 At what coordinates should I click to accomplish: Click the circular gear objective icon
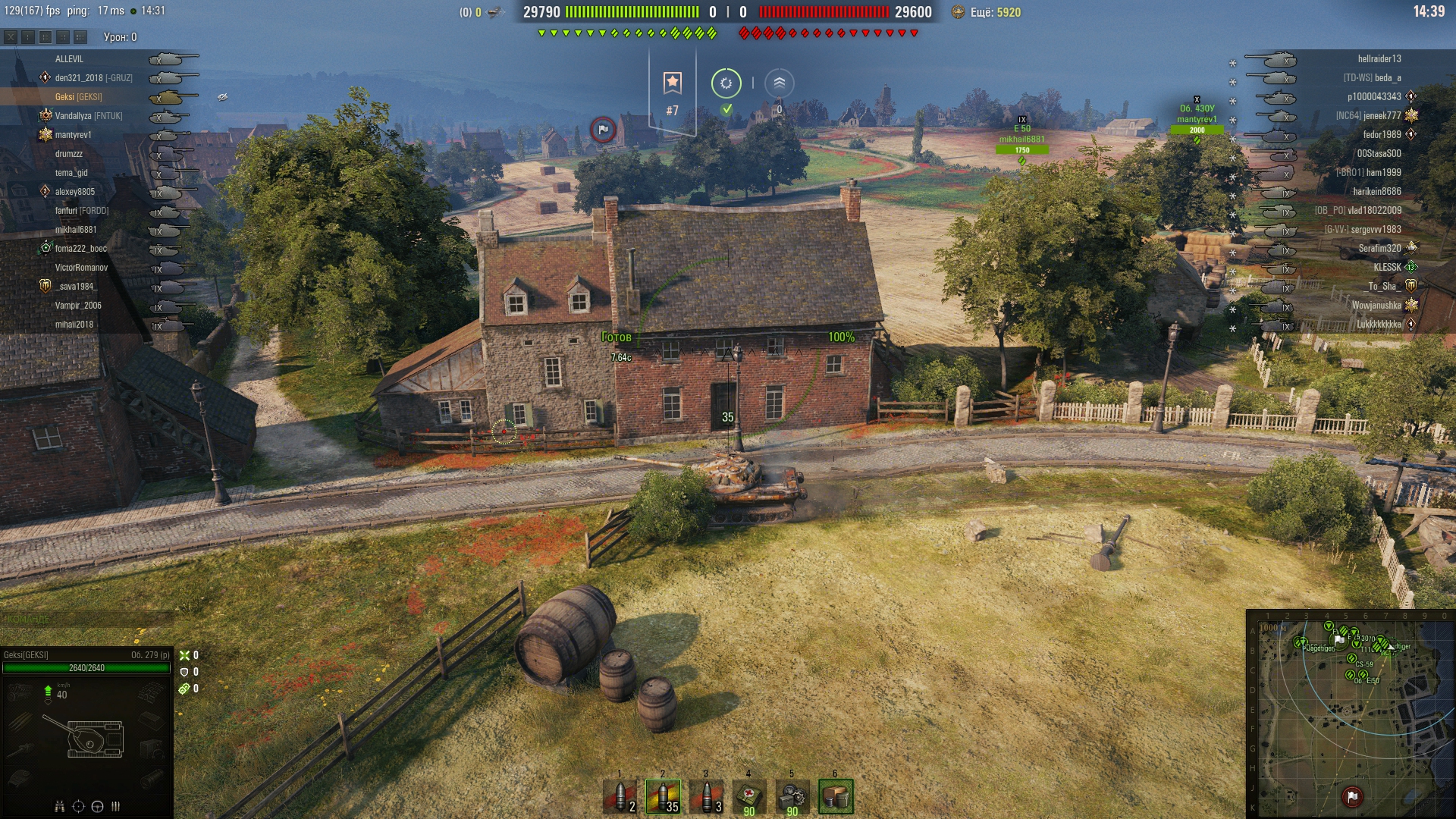(726, 83)
